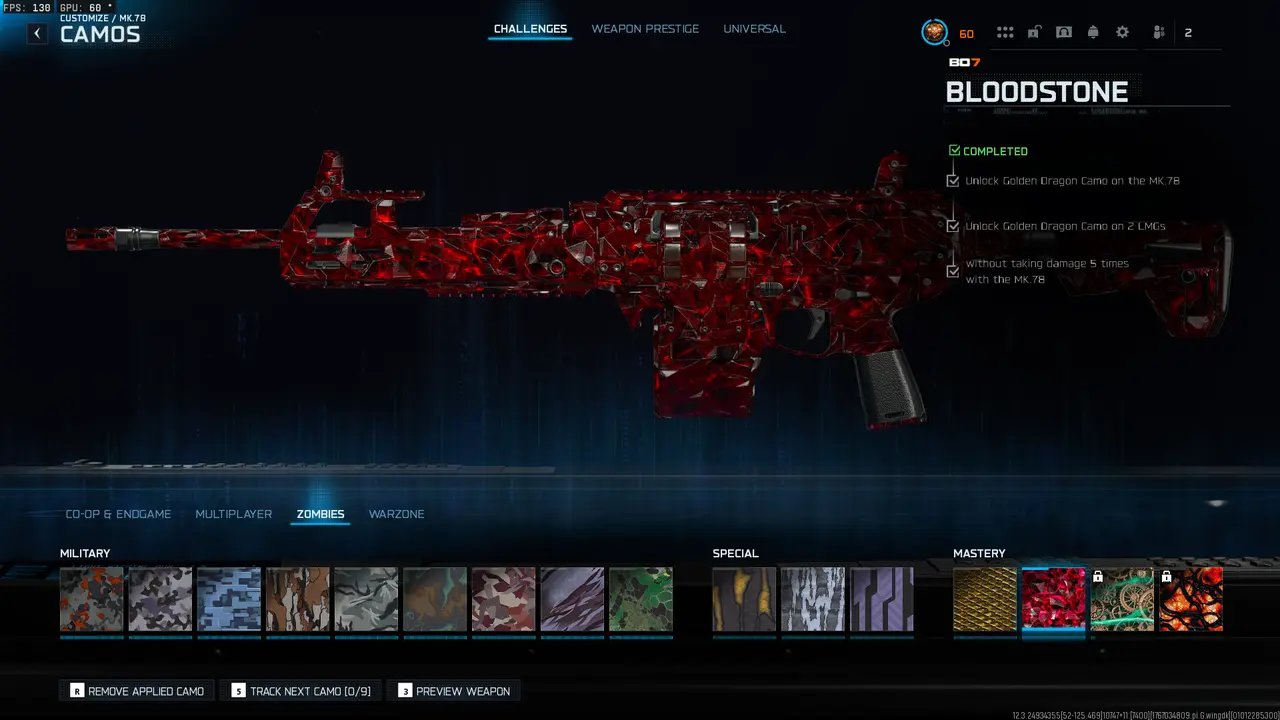
Task: Toggle the 'Unlock Golden Dragon Camo on the MK.78' checkbox
Action: coord(952,180)
